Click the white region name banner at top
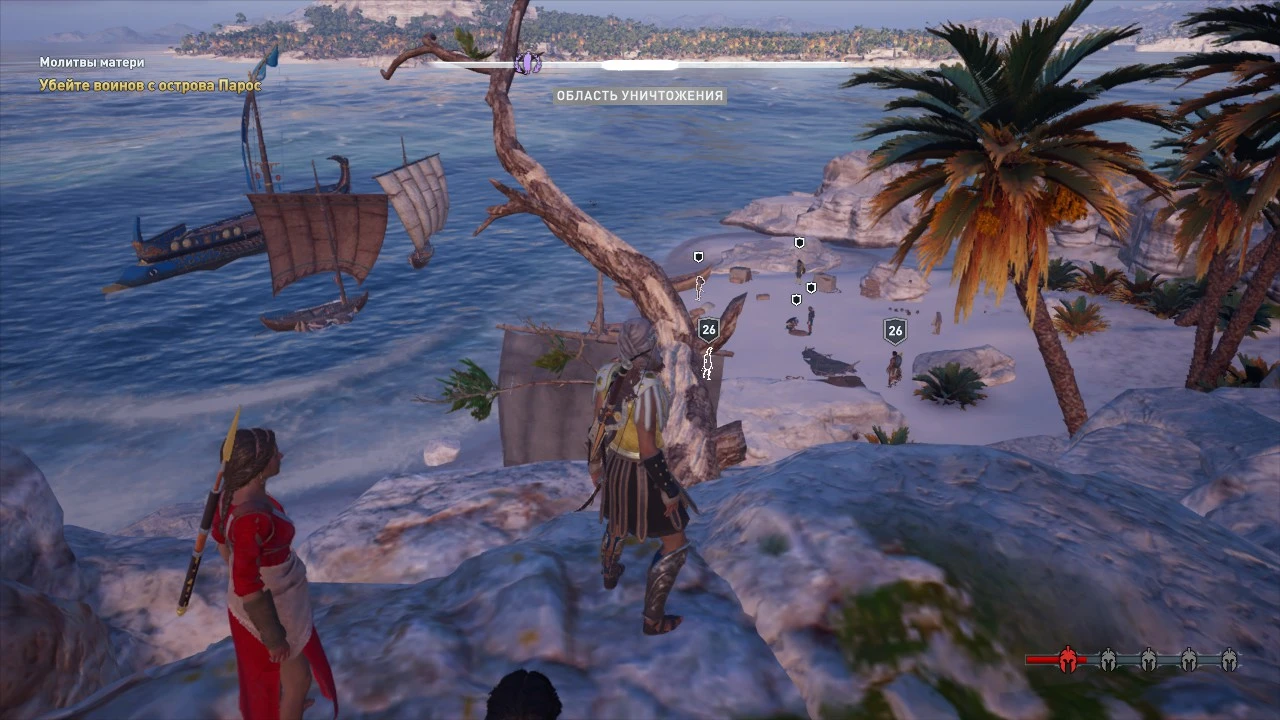Viewport: 1280px width, 720px height. [x=640, y=64]
